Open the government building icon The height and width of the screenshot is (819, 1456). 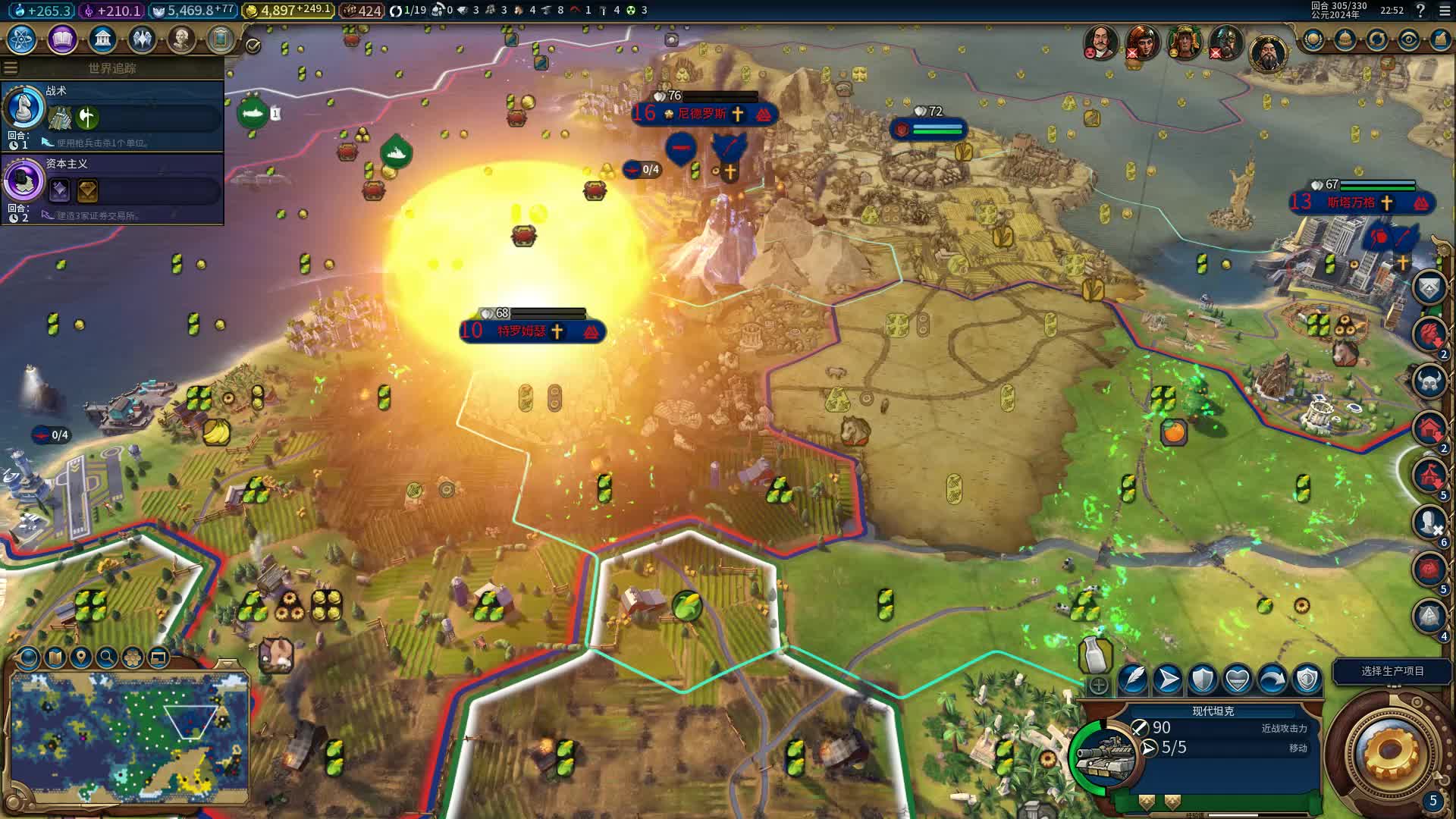(102, 39)
